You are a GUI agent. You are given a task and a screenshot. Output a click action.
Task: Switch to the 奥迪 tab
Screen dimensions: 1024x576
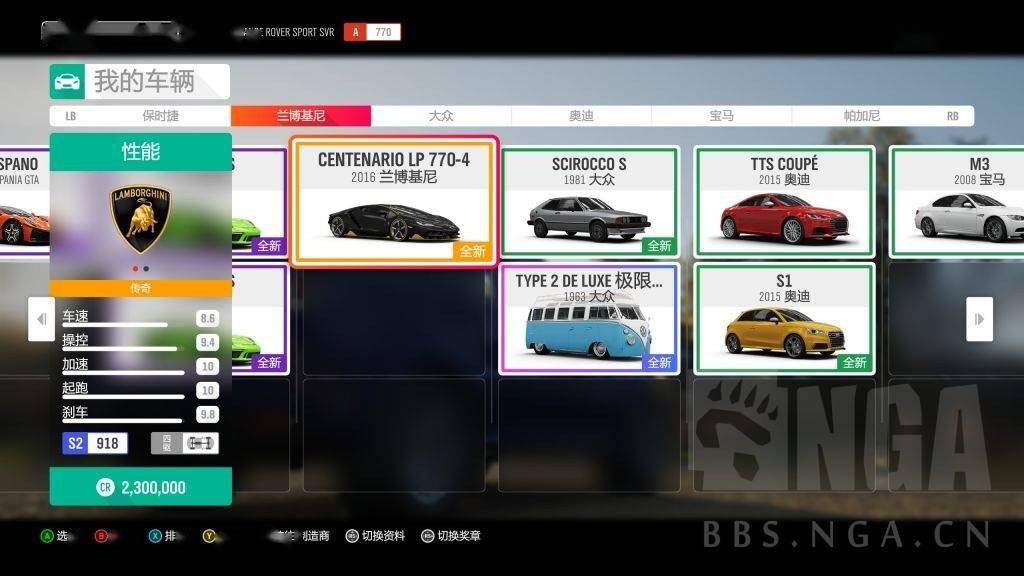[x=581, y=116]
